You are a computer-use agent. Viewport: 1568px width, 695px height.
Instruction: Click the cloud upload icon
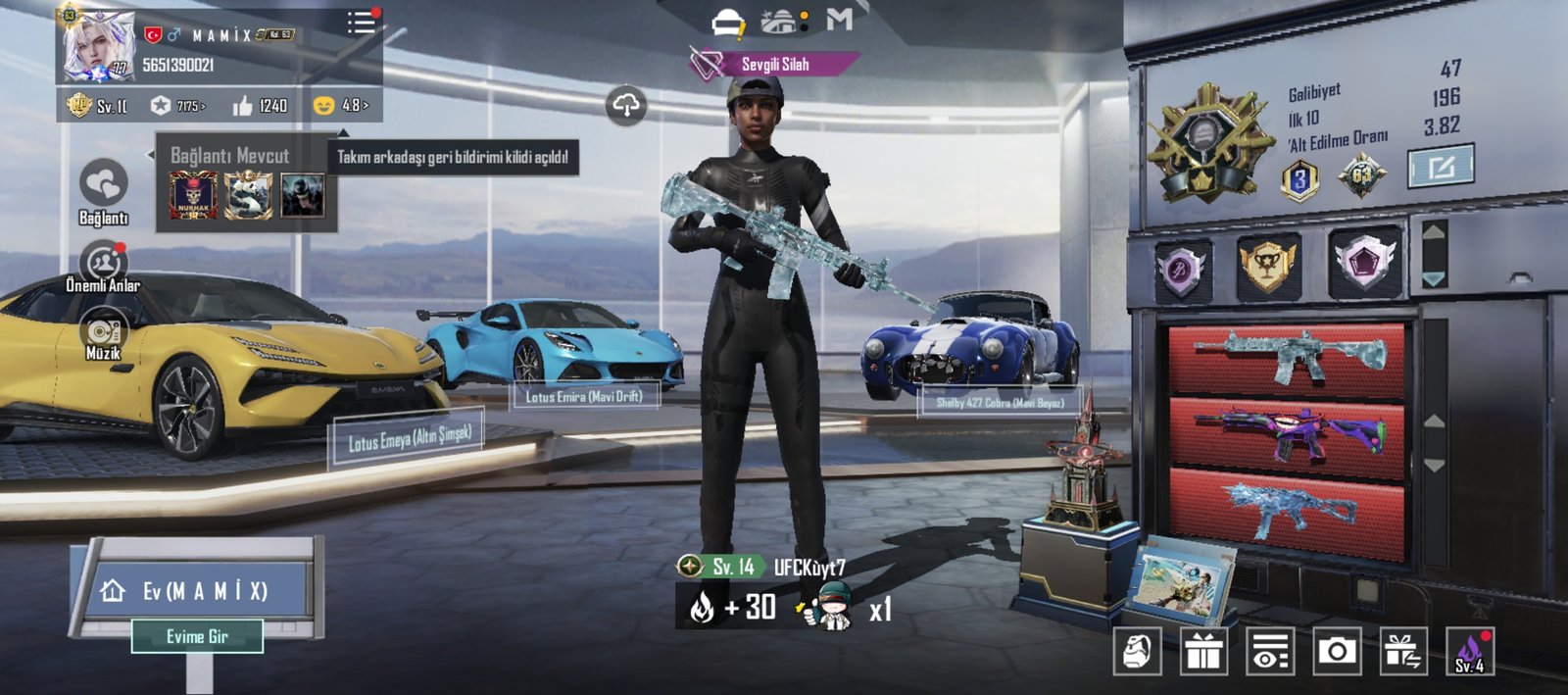click(x=625, y=105)
